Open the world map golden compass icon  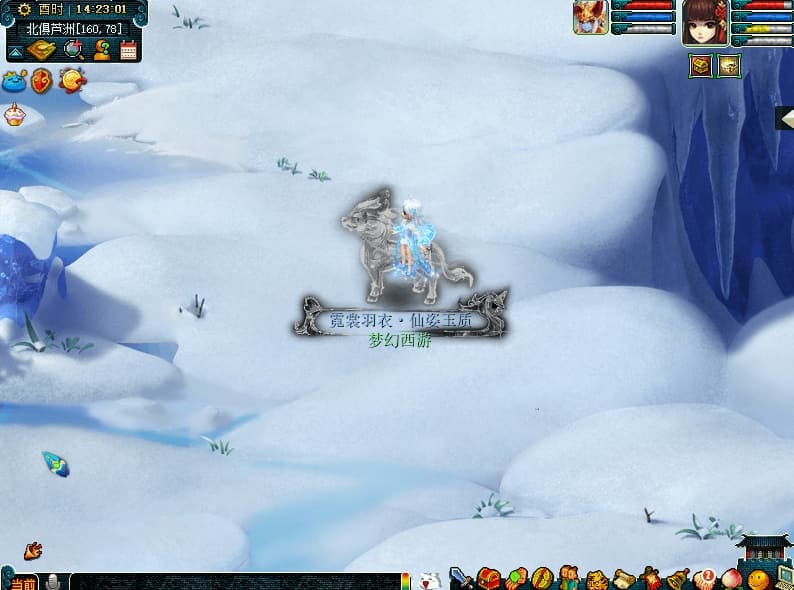42,50
